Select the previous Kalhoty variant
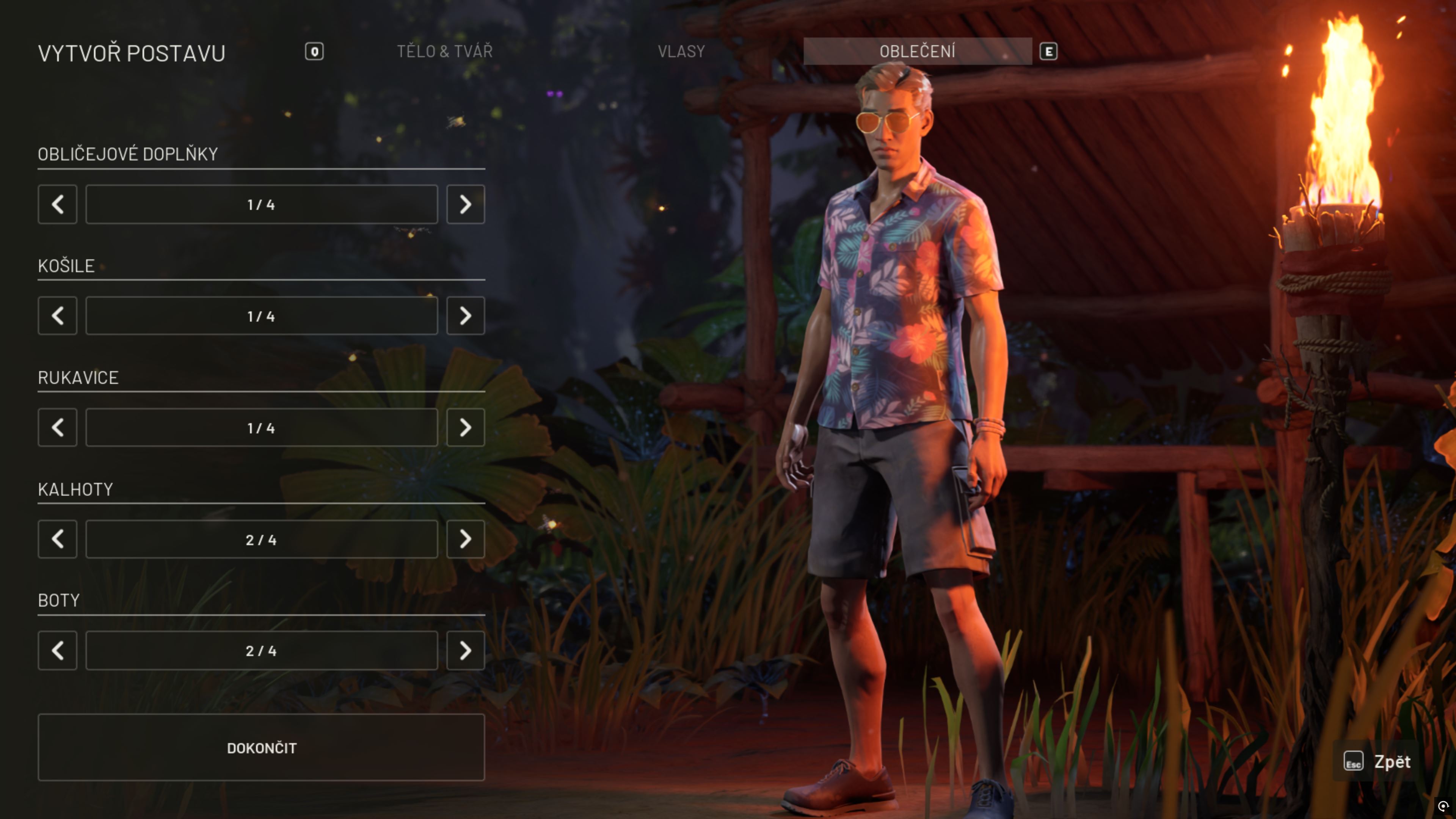Image resolution: width=1456 pixels, height=819 pixels. tap(58, 539)
